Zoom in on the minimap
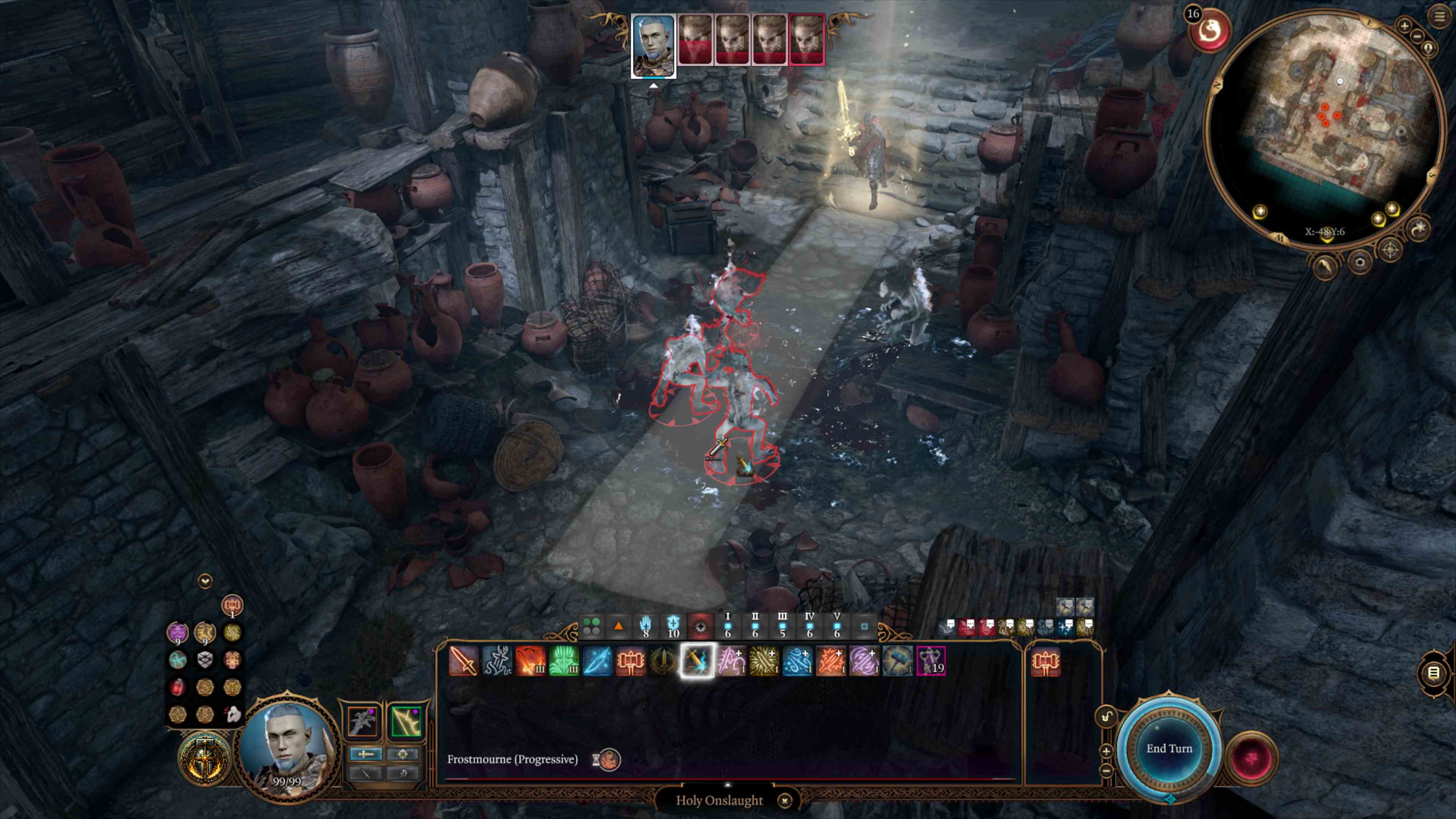Screen dimensions: 1456x819 tap(1404, 25)
